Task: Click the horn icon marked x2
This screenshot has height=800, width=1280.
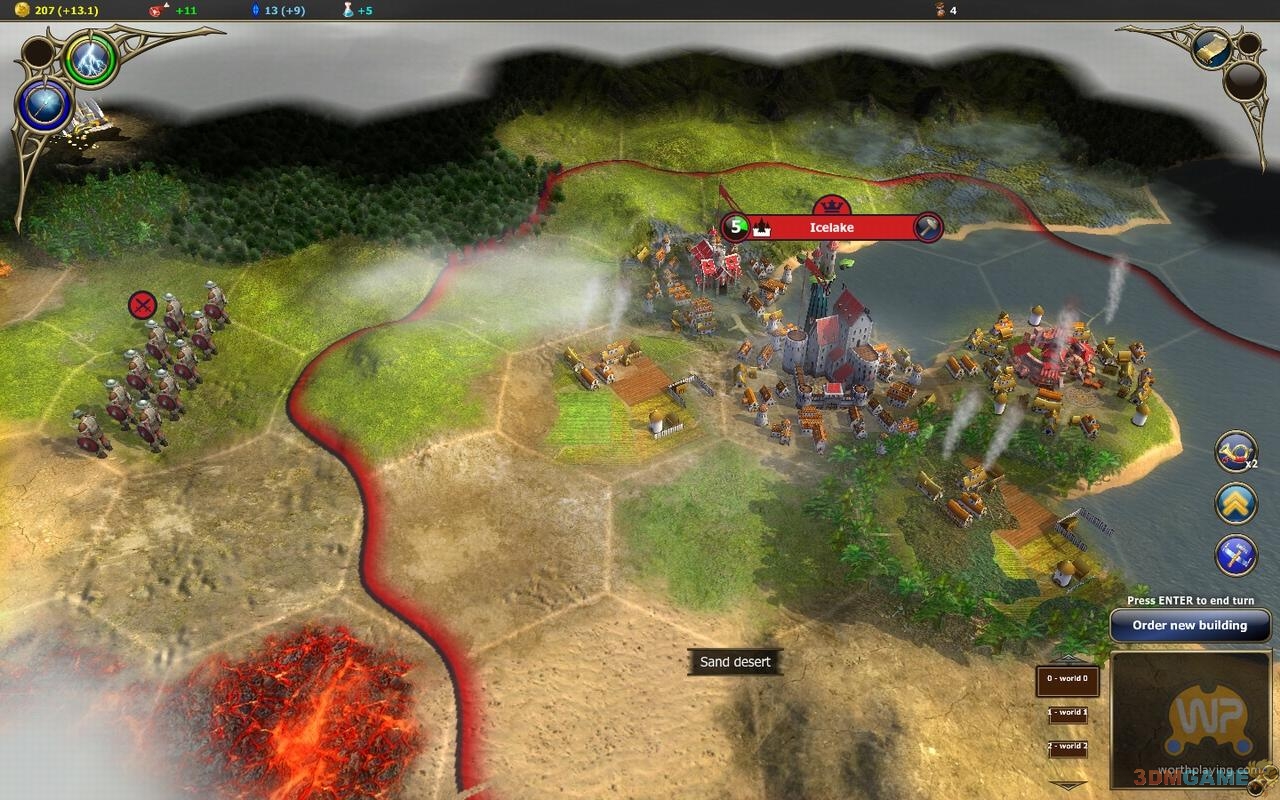Action: [x=1235, y=452]
